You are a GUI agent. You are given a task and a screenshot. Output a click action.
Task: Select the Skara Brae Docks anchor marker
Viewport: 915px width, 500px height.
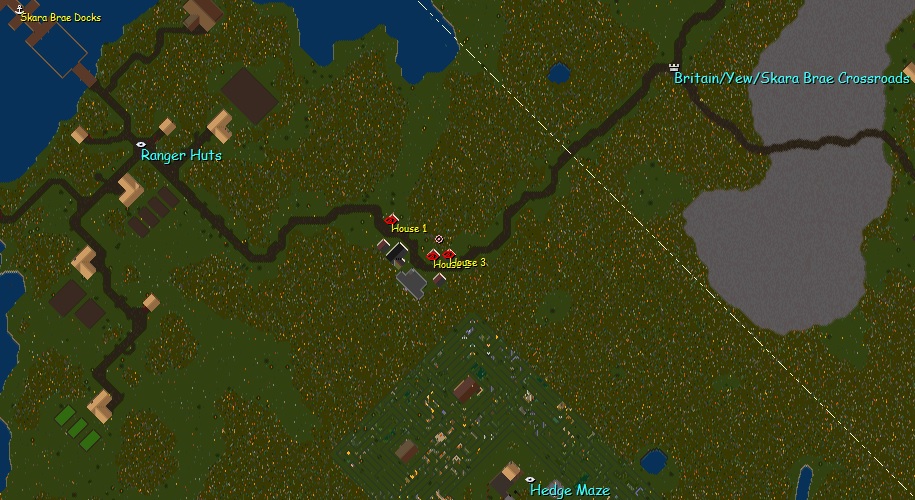(19, 8)
